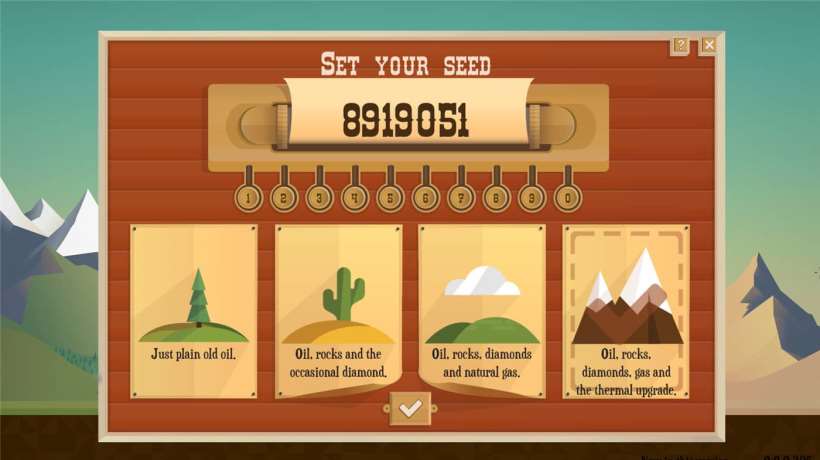Pull the number 8 seed lever
The height and width of the screenshot is (460, 820).
click(x=497, y=197)
